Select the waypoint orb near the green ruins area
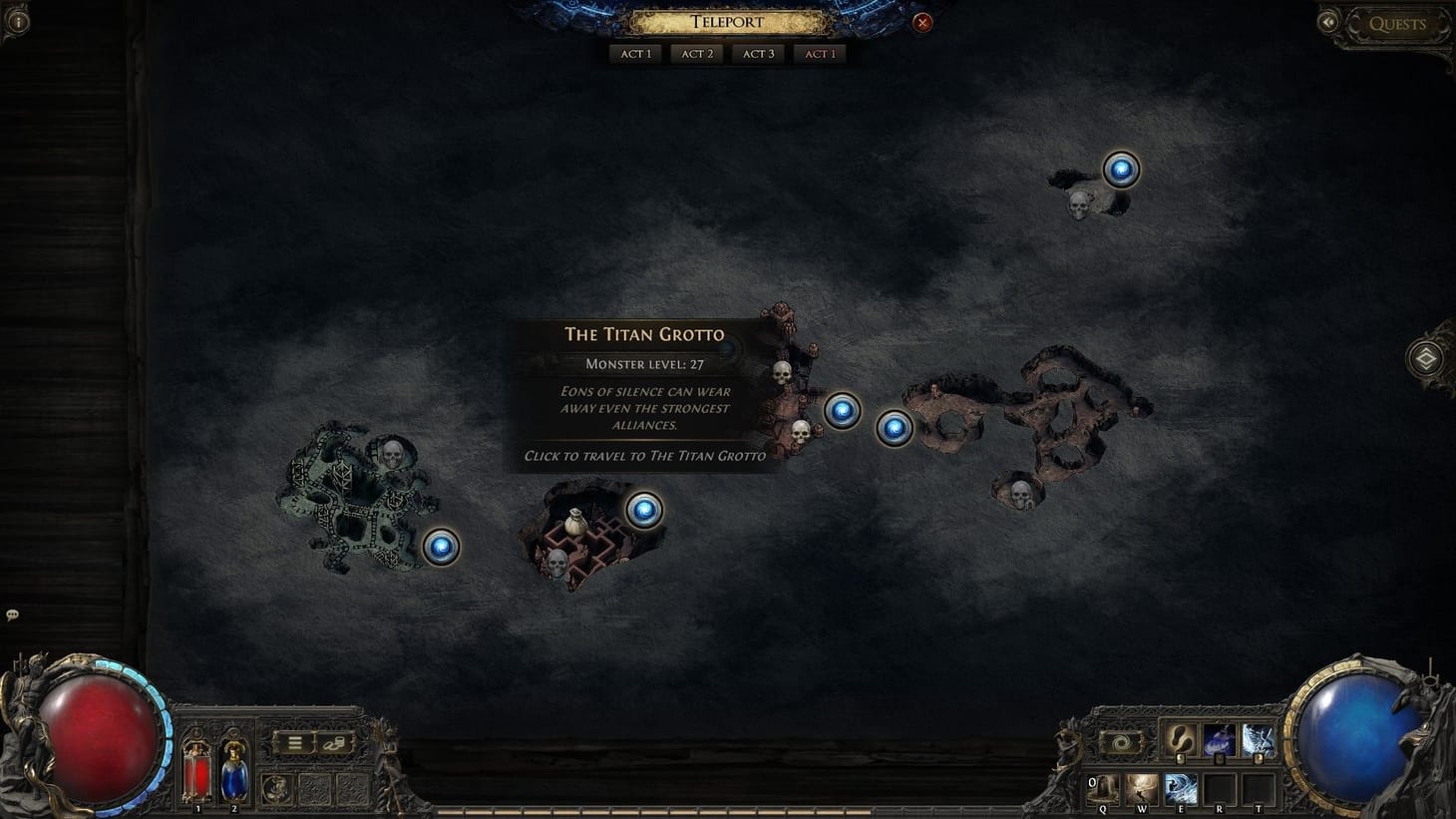The width and height of the screenshot is (1456, 819). 443,548
